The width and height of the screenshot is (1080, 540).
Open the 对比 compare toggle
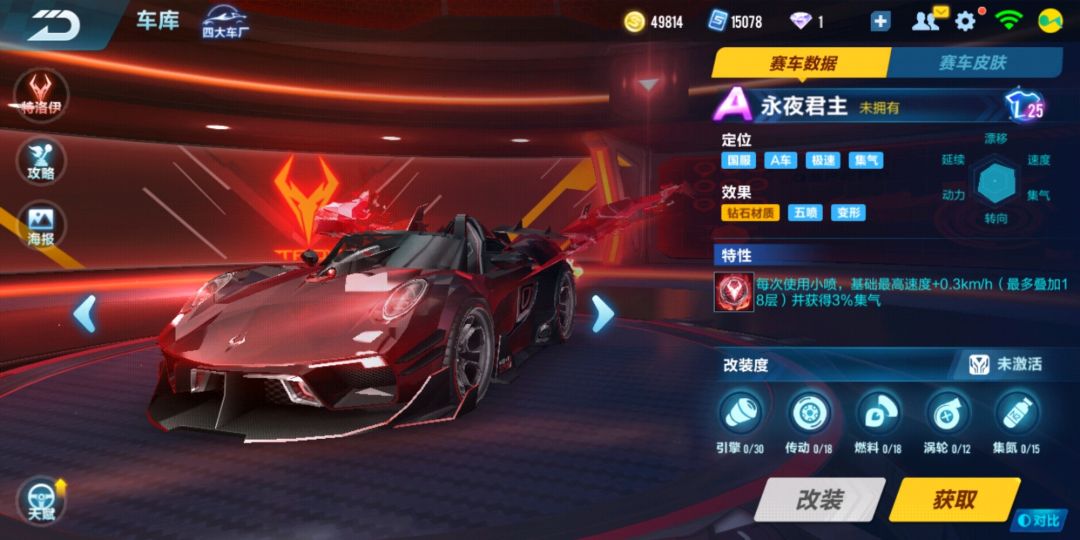pyautogui.click(x=1040, y=520)
